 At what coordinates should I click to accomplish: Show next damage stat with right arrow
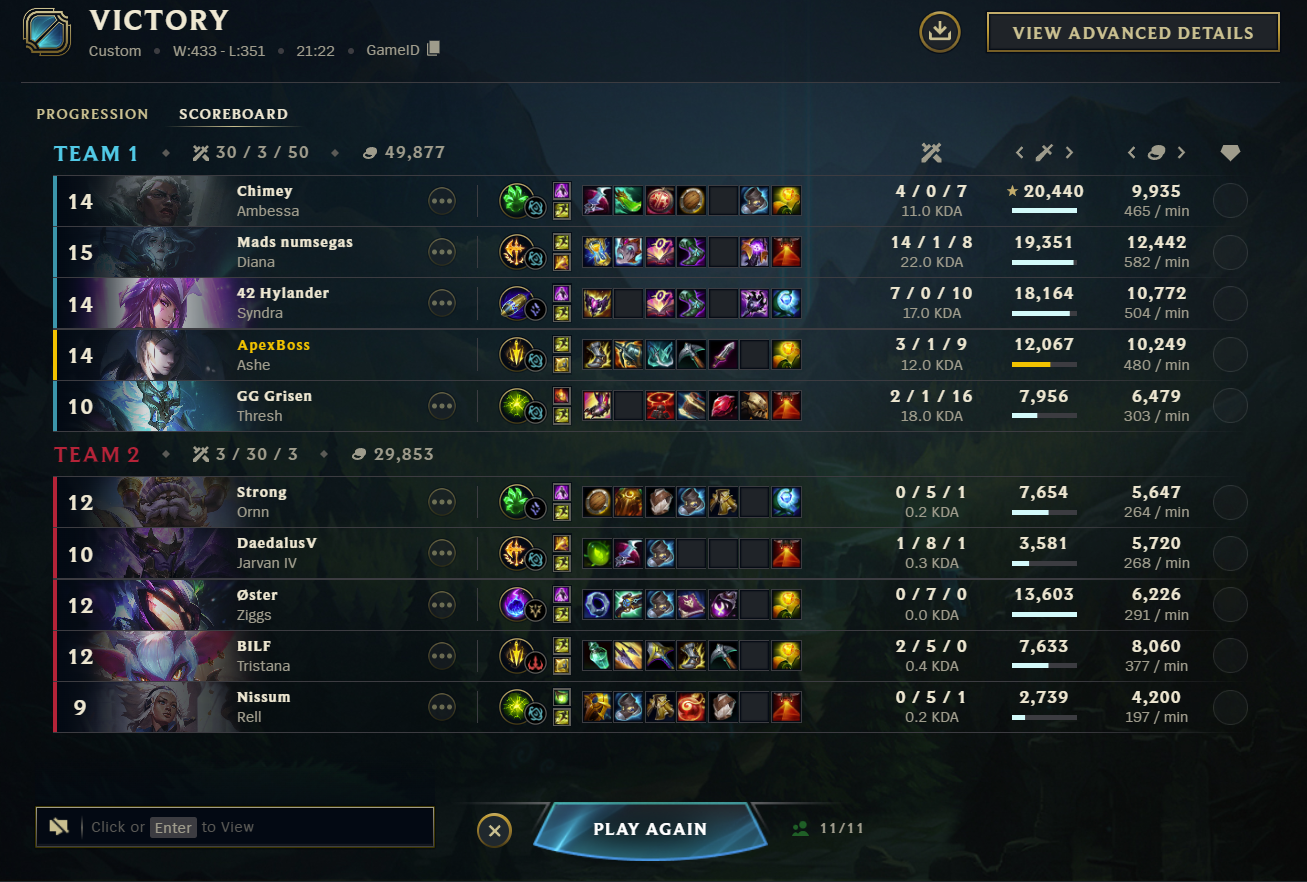pos(1069,153)
